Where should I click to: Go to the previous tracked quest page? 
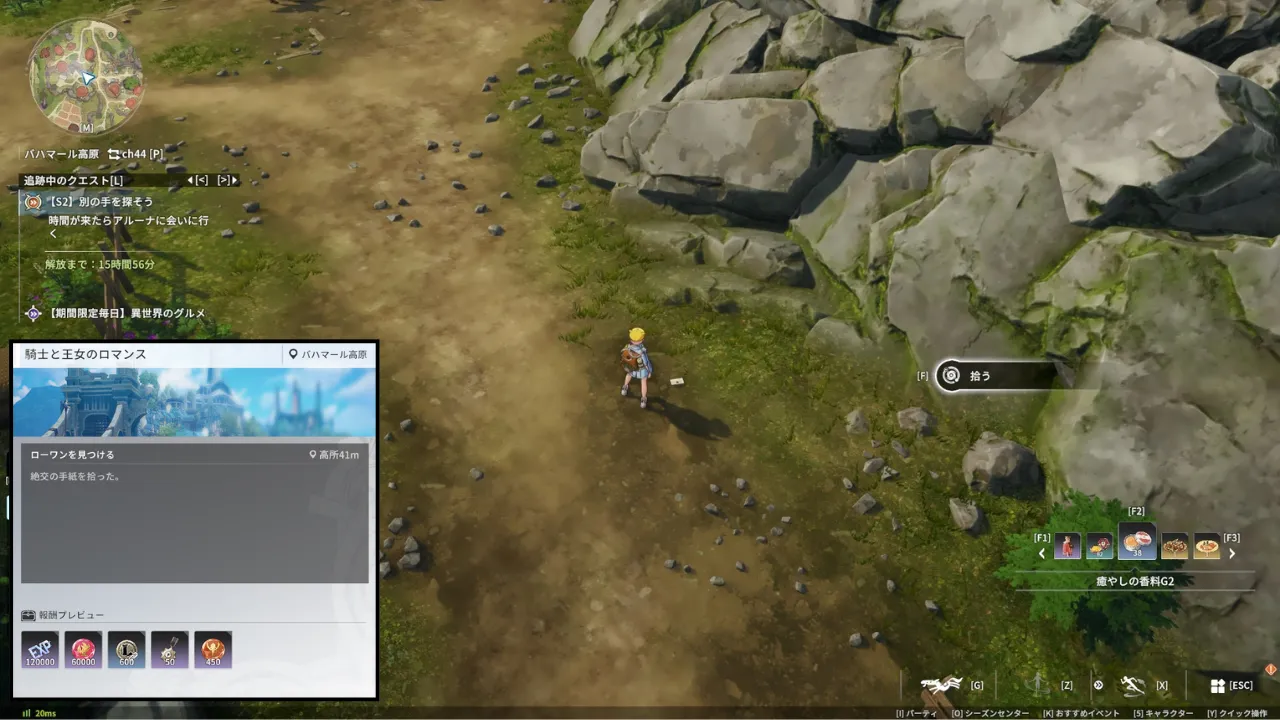pos(197,180)
